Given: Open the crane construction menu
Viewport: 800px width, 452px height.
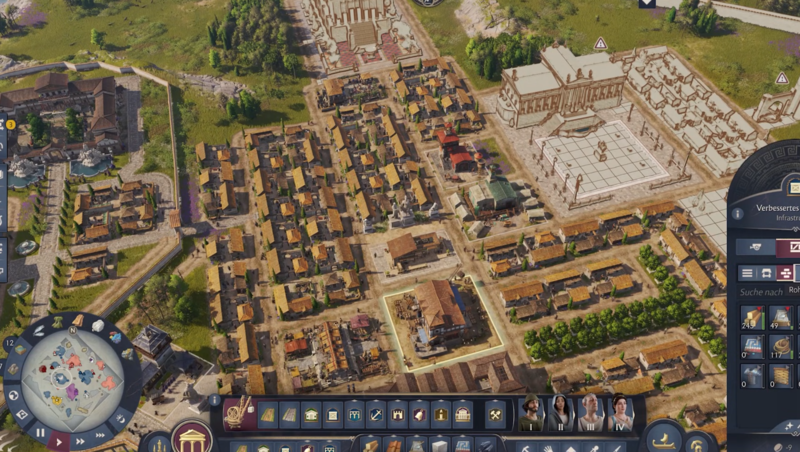Looking at the screenshot, I should pyautogui.click(x=240, y=413).
